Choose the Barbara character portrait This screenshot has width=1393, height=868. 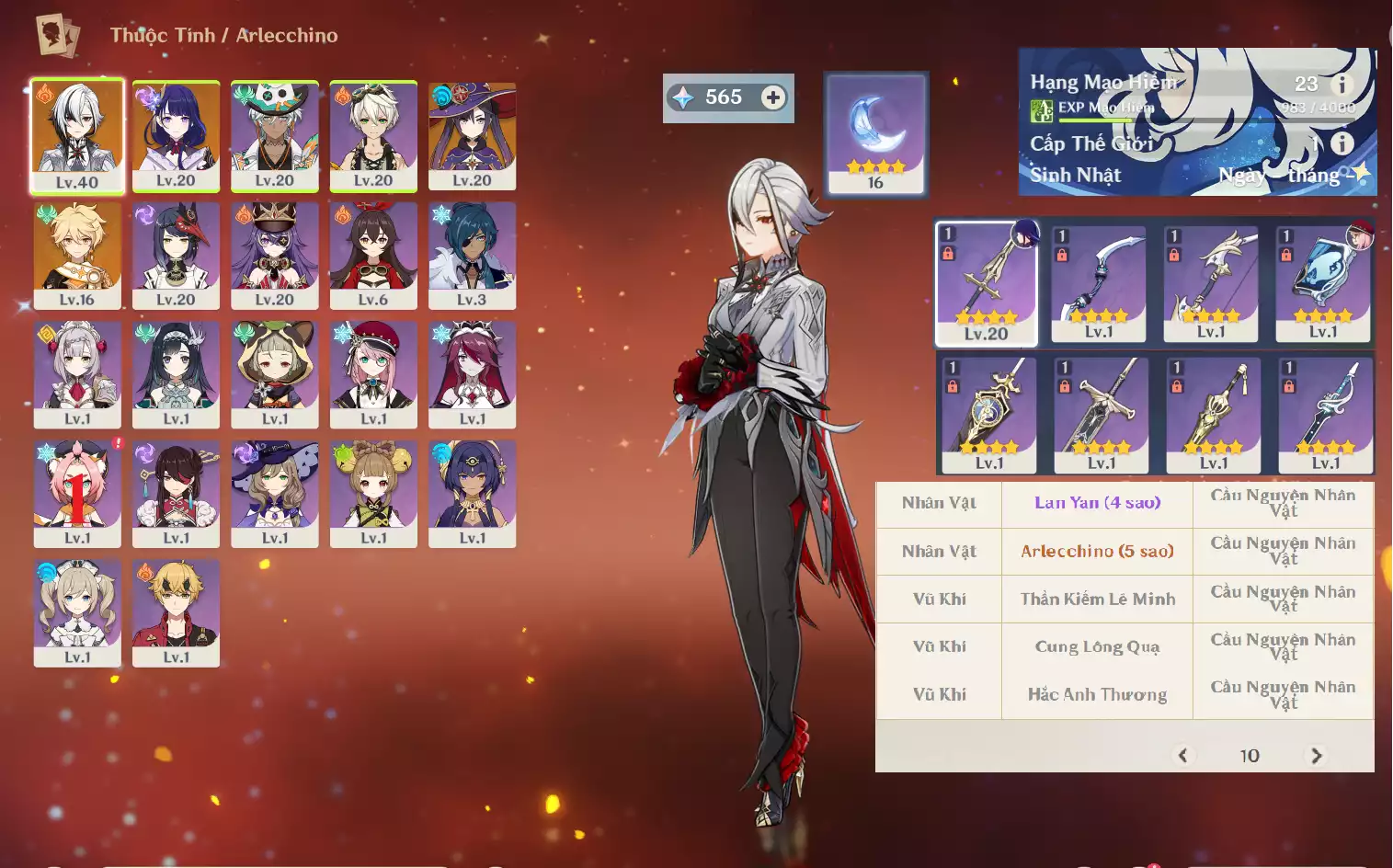(x=77, y=612)
